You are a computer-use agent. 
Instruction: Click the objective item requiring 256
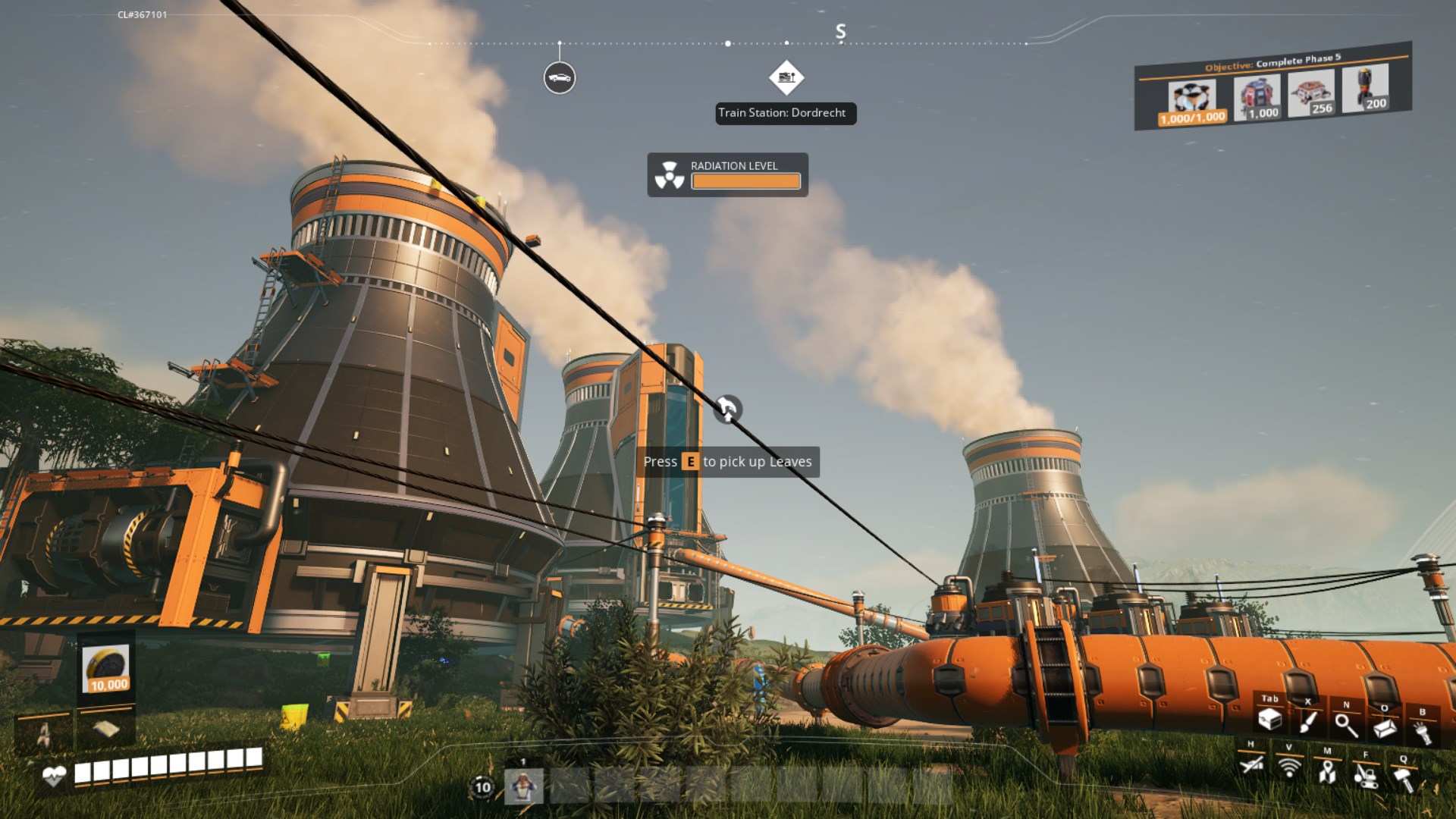tap(1311, 95)
